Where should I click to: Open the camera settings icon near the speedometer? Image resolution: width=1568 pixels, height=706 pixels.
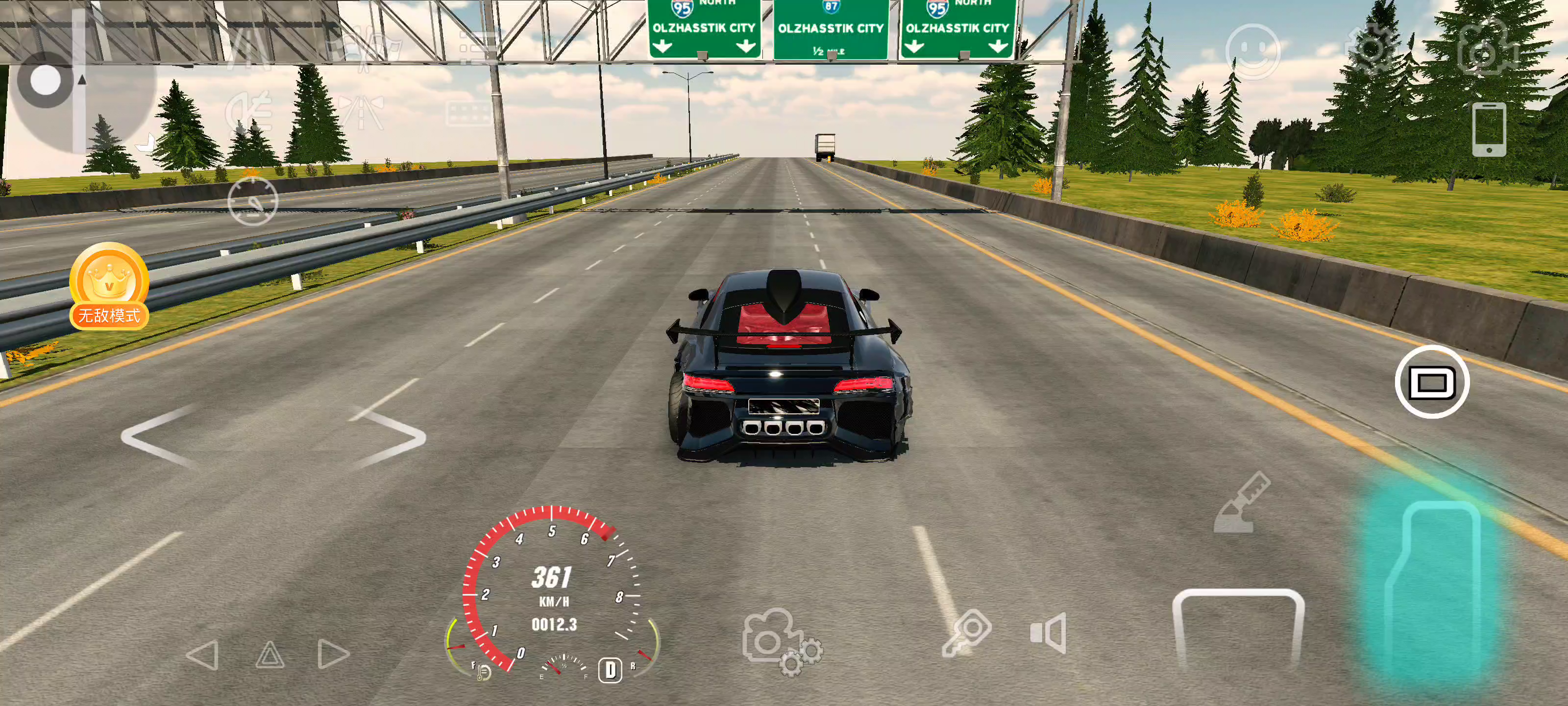781,642
